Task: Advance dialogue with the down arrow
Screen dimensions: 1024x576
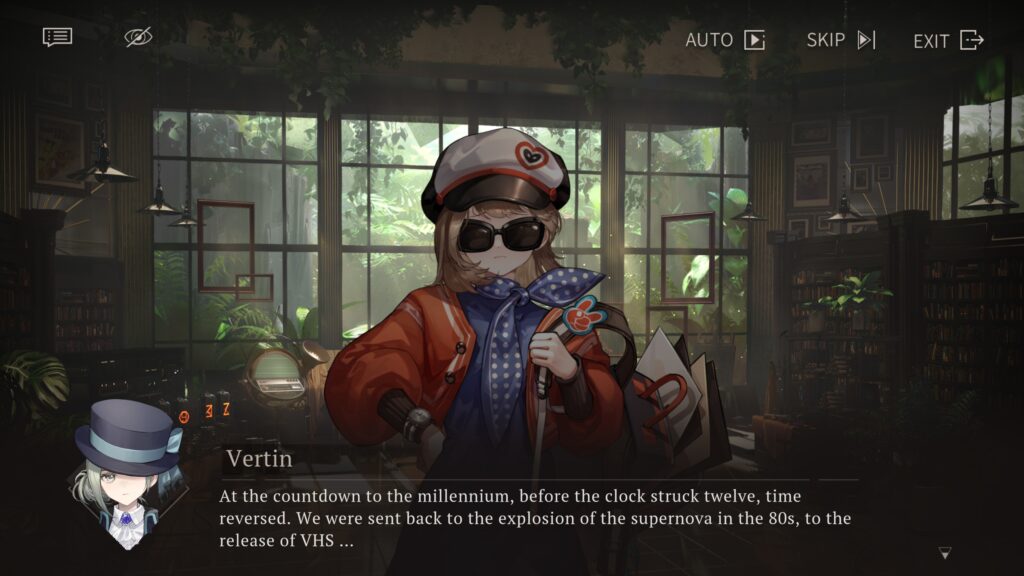Action: click(945, 553)
